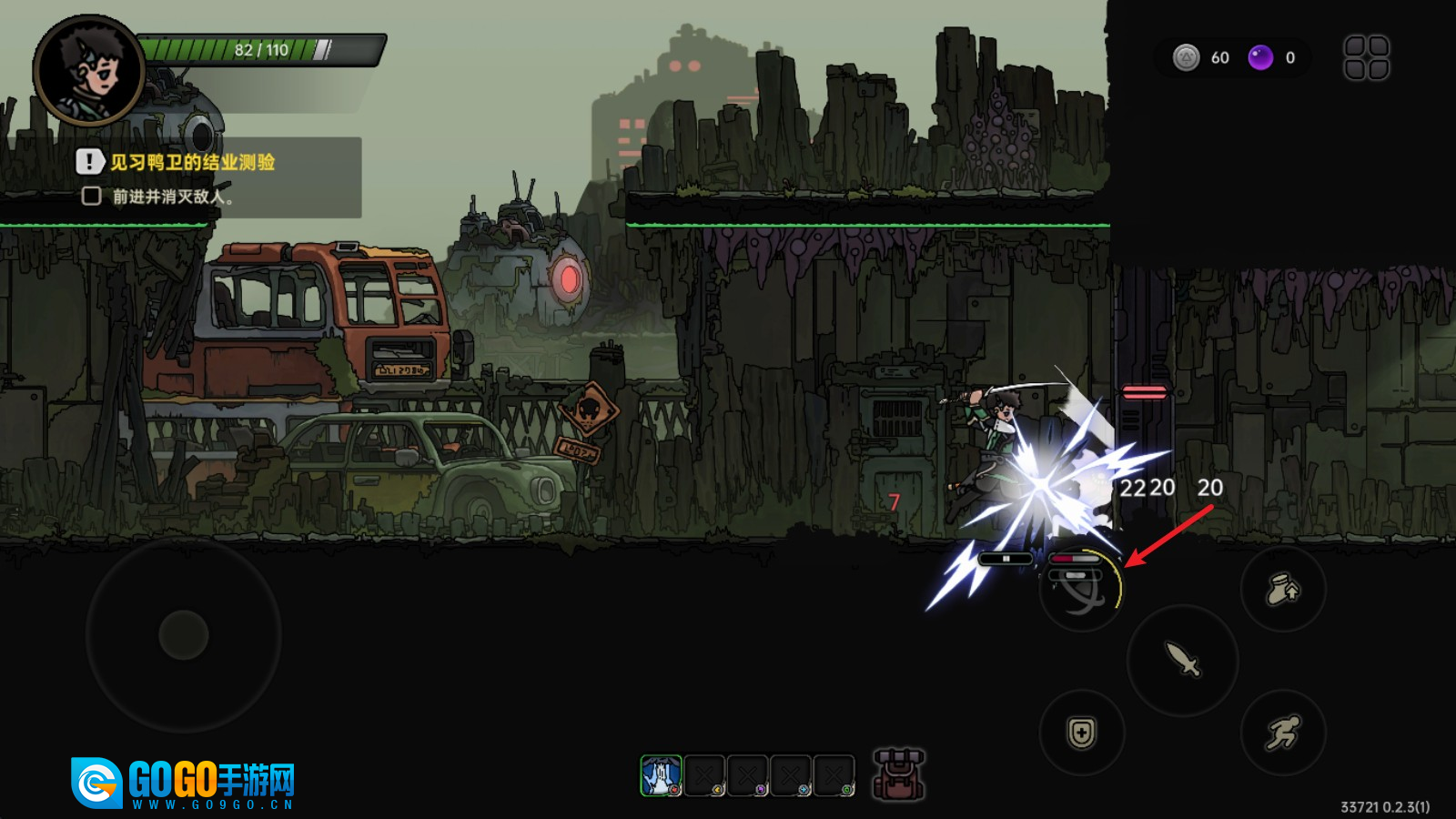Tap the player portrait avatar

tap(88, 71)
